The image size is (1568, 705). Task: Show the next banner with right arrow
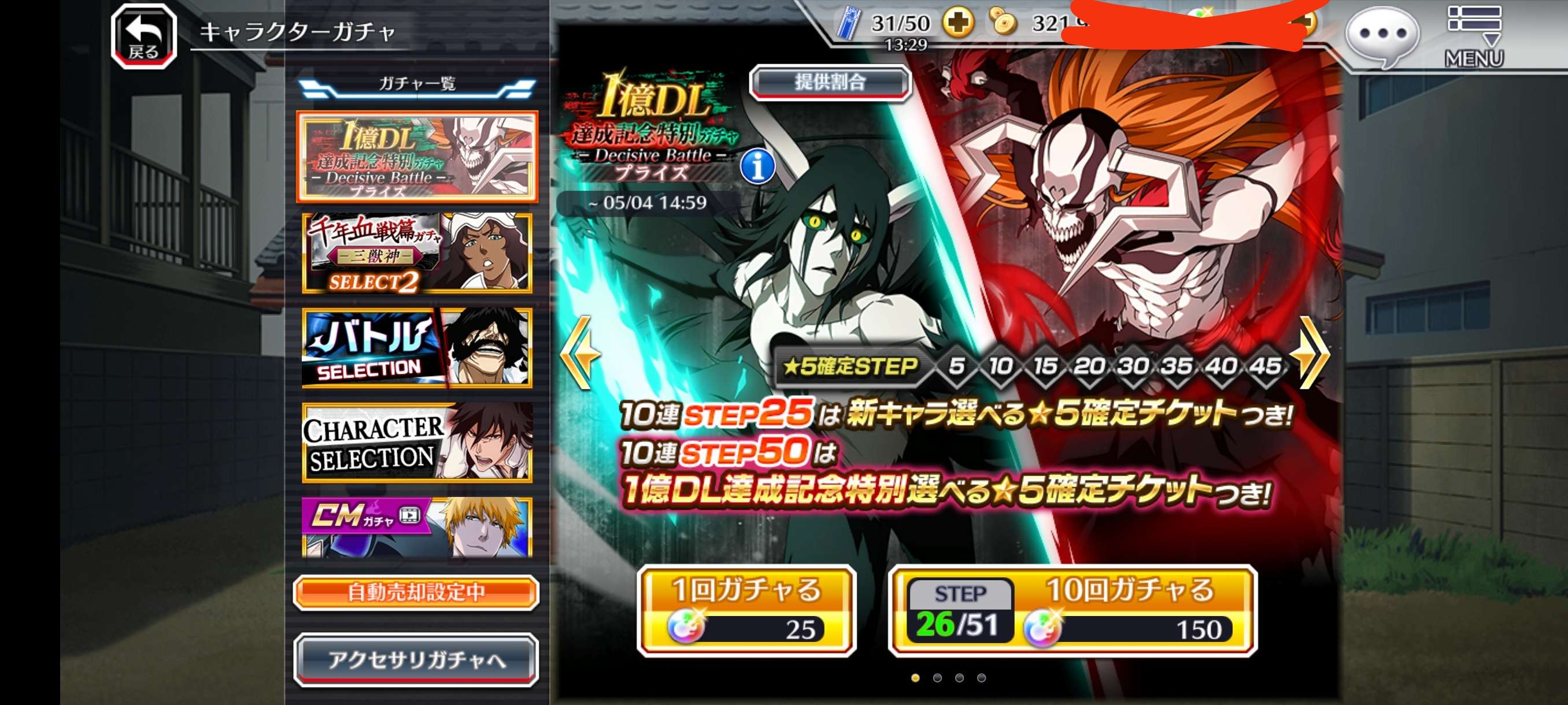tap(1312, 352)
